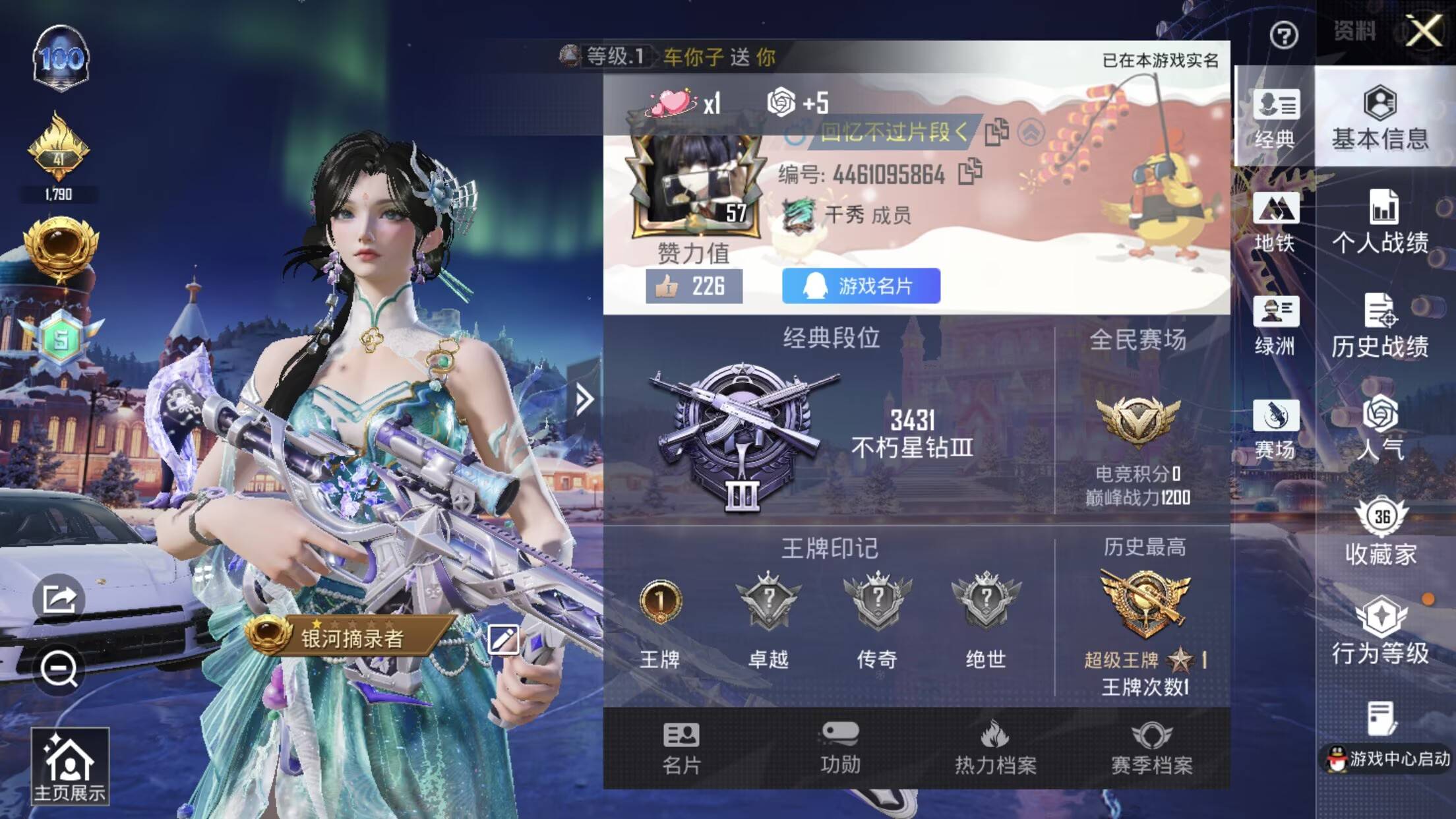Open the help question mark icon
The image size is (1456, 819).
coord(1283,35)
